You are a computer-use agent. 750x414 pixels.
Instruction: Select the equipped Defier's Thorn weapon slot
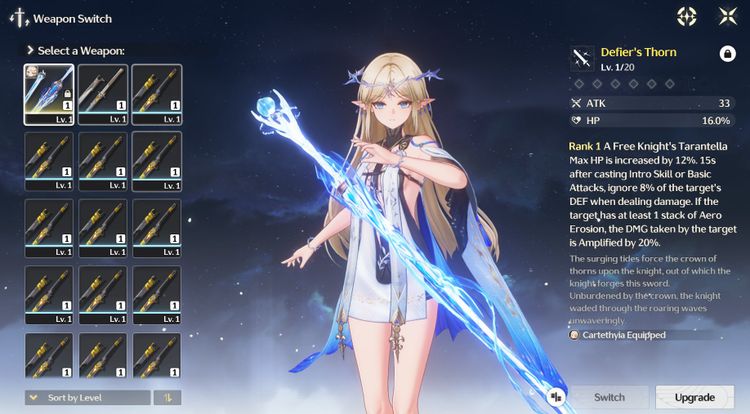point(49,93)
